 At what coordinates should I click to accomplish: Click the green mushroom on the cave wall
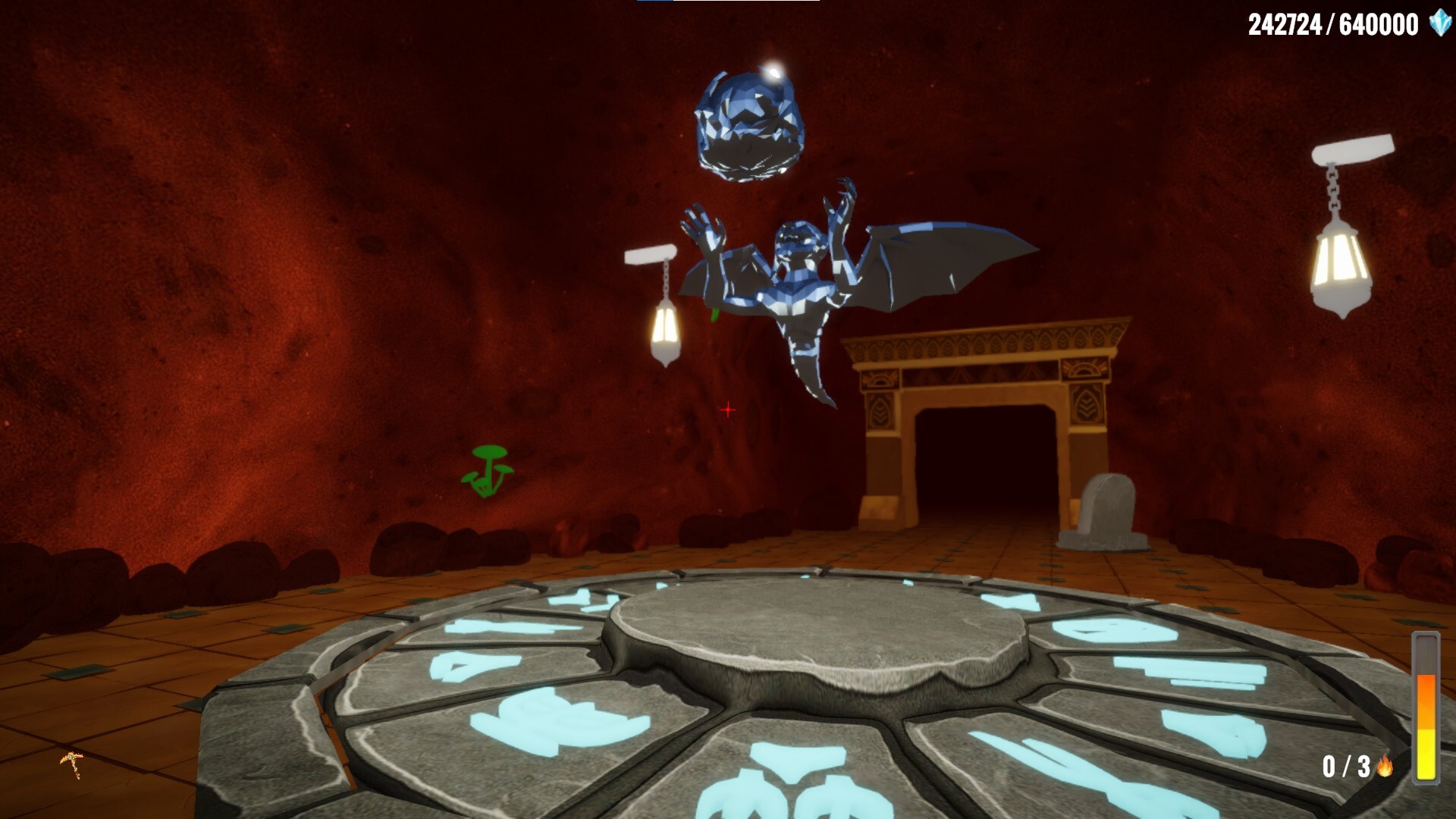click(488, 472)
